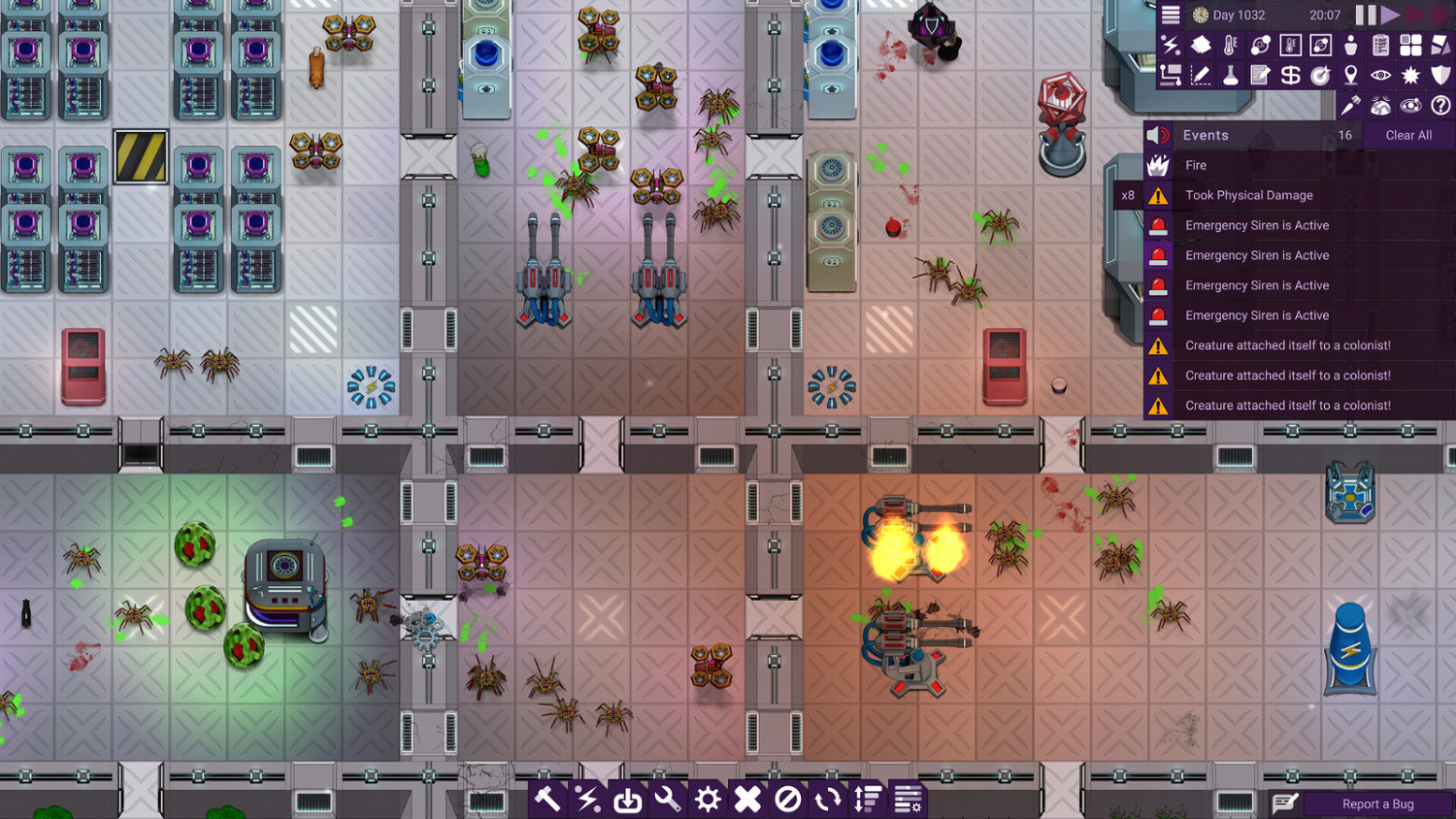Toggle the eye visibility overlay

(1380, 75)
